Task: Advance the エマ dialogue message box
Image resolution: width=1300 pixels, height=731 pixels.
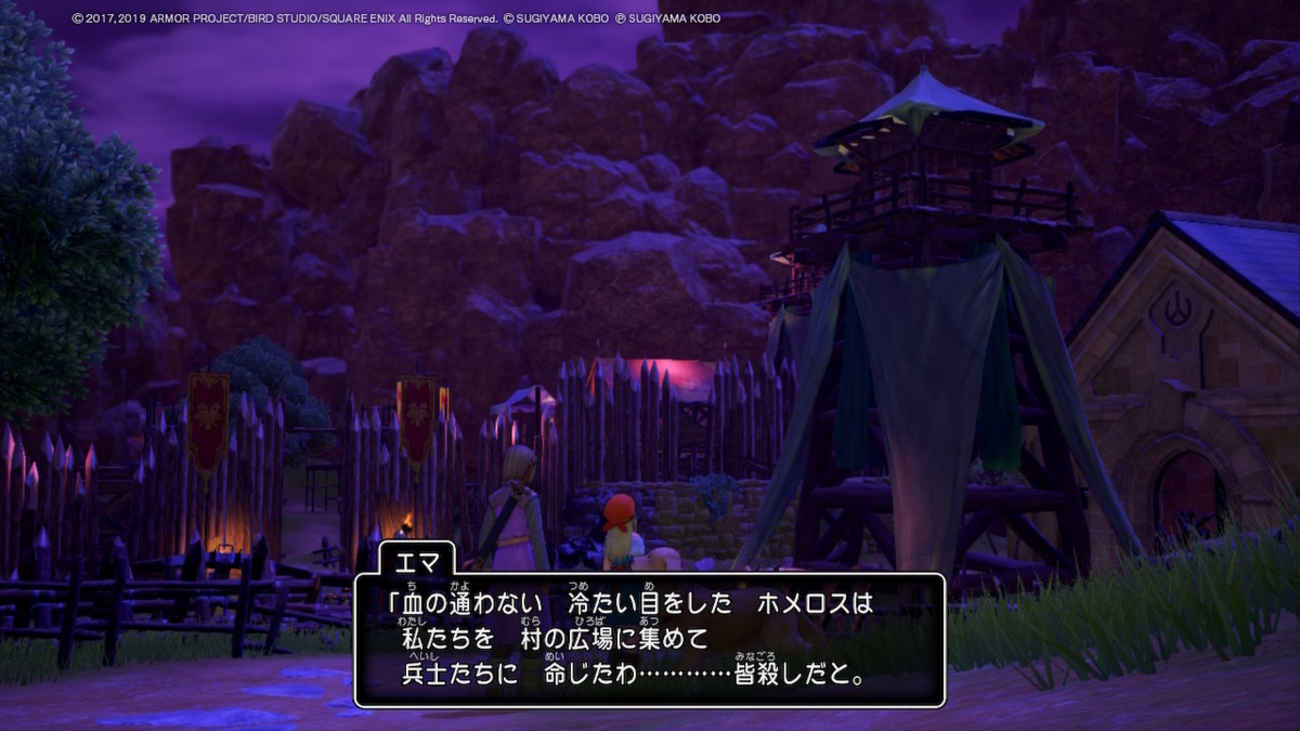Action: (x=649, y=640)
